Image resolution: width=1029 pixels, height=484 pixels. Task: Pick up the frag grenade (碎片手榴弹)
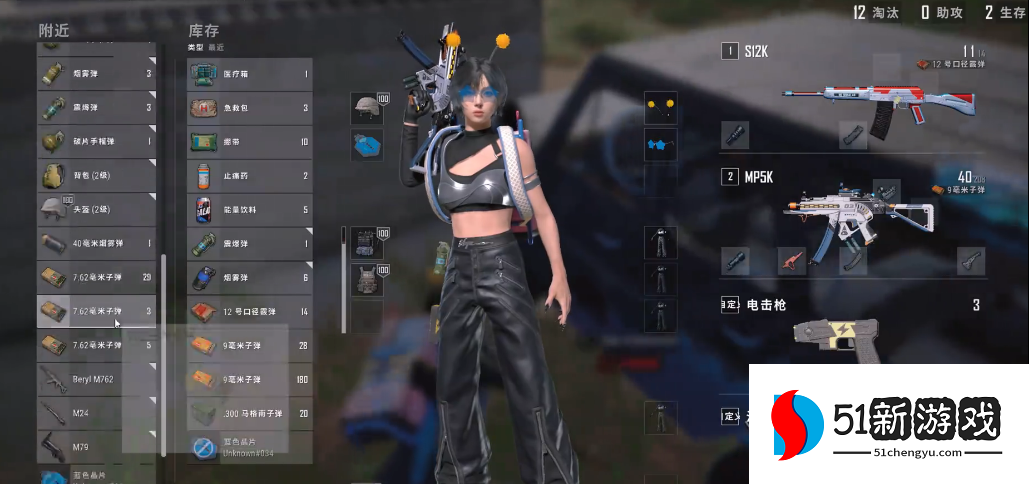96,141
